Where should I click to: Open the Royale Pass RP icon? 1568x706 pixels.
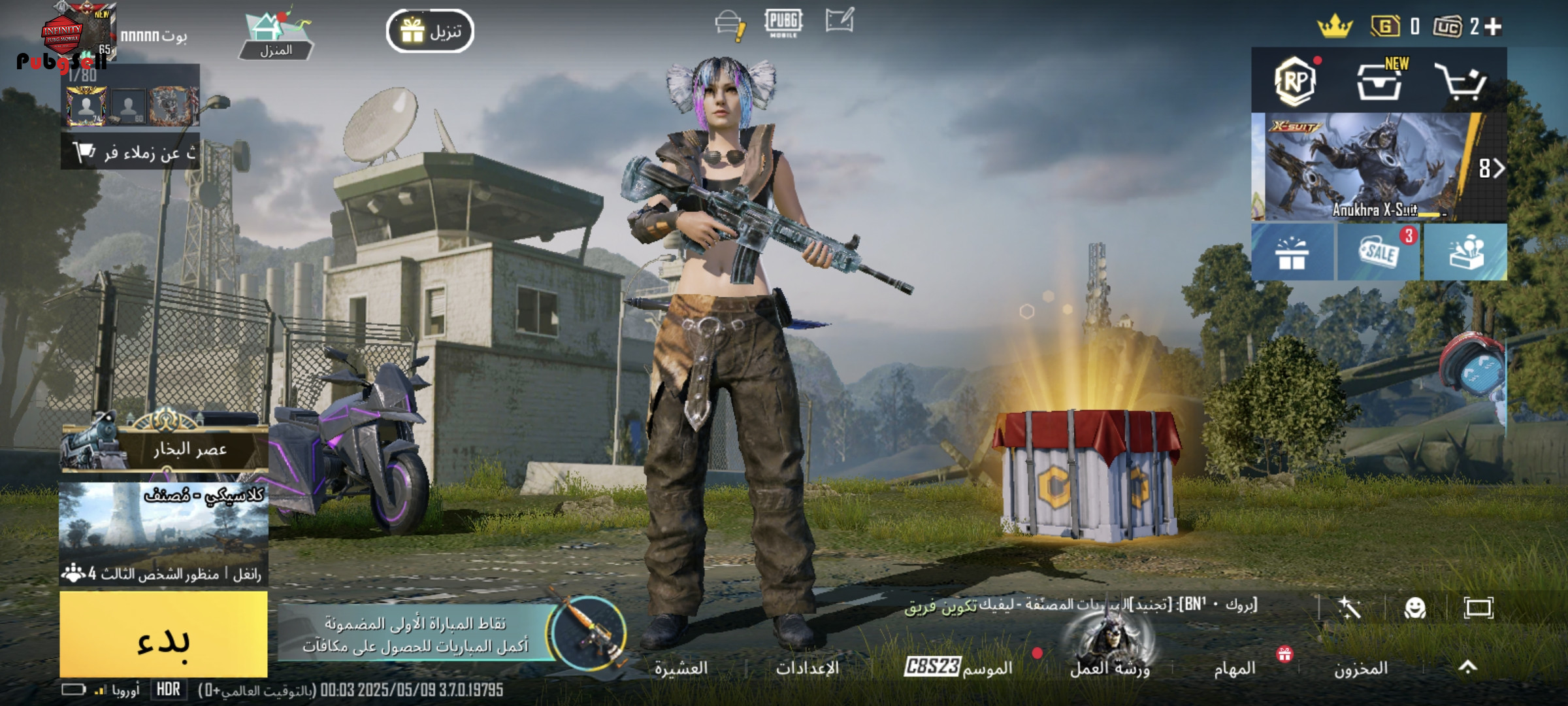pyautogui.click(x=1295, y=82)
